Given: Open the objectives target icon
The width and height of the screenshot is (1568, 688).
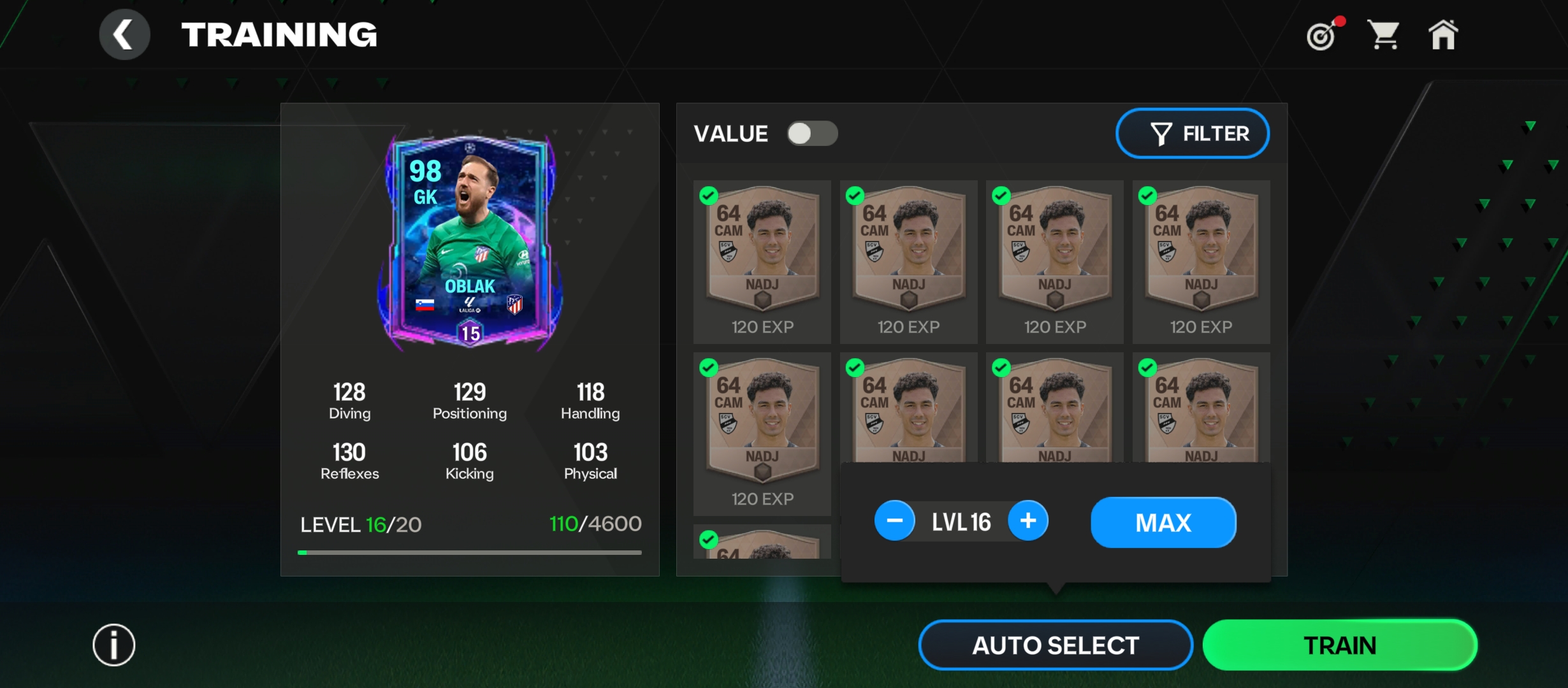Looking at the screenshot, I should [1322, 35].
